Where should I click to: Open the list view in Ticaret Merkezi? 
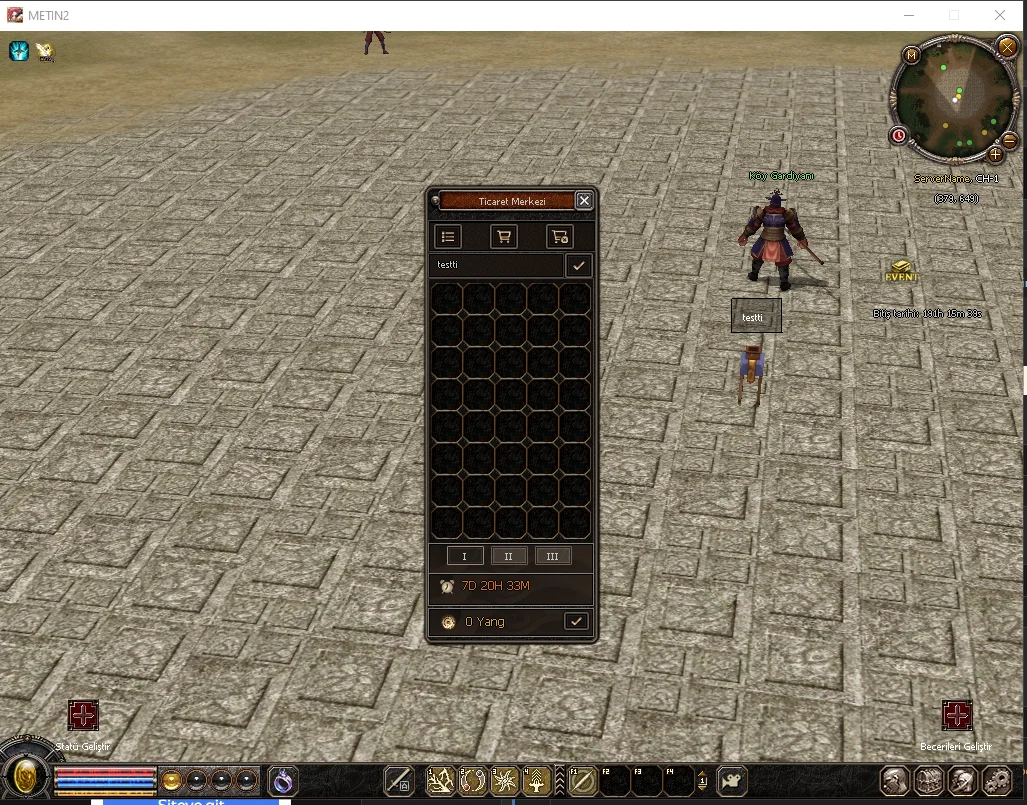coord(448,237)
